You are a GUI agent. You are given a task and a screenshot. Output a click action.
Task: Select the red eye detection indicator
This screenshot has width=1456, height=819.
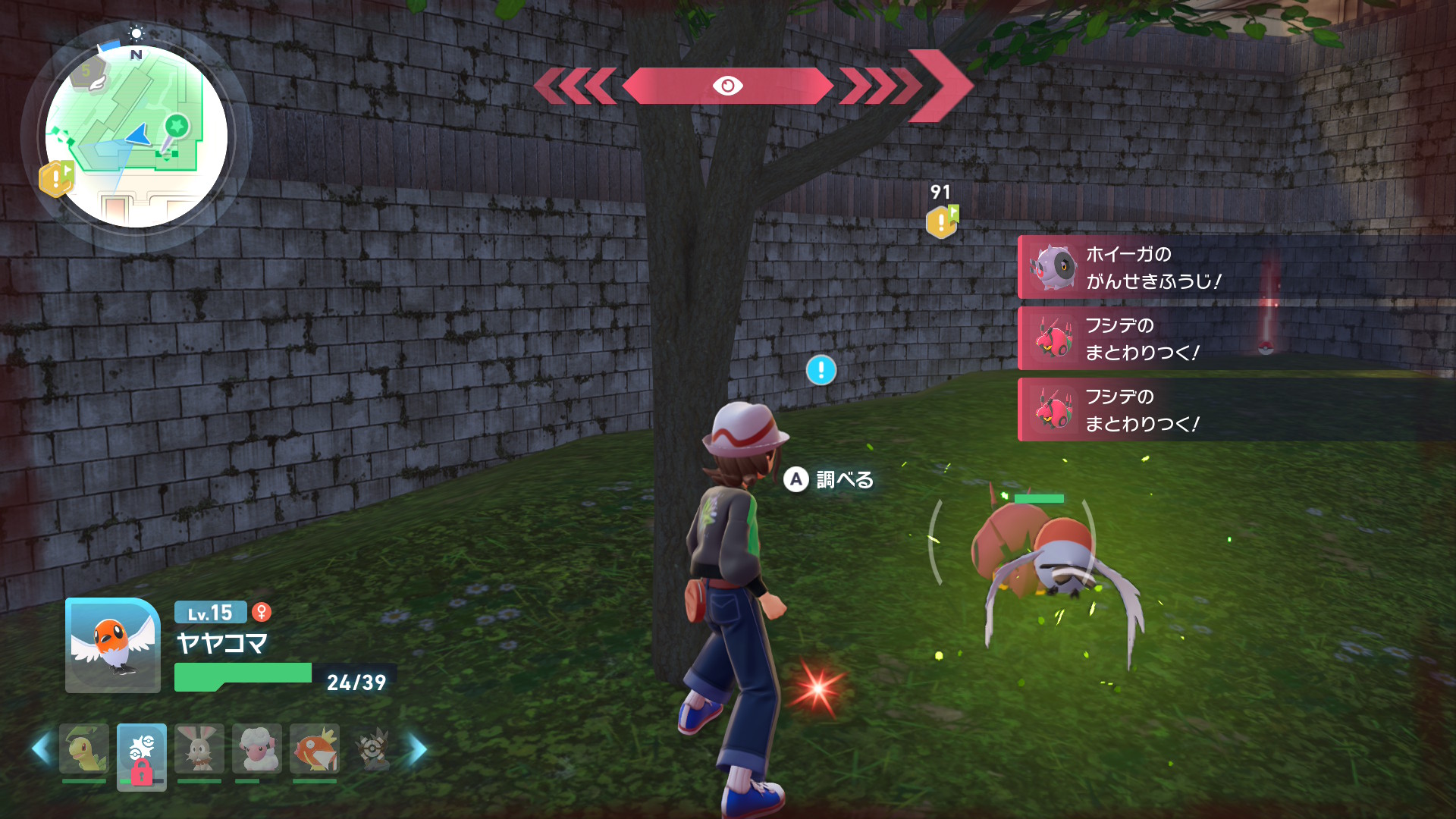[x=727, y=86]
